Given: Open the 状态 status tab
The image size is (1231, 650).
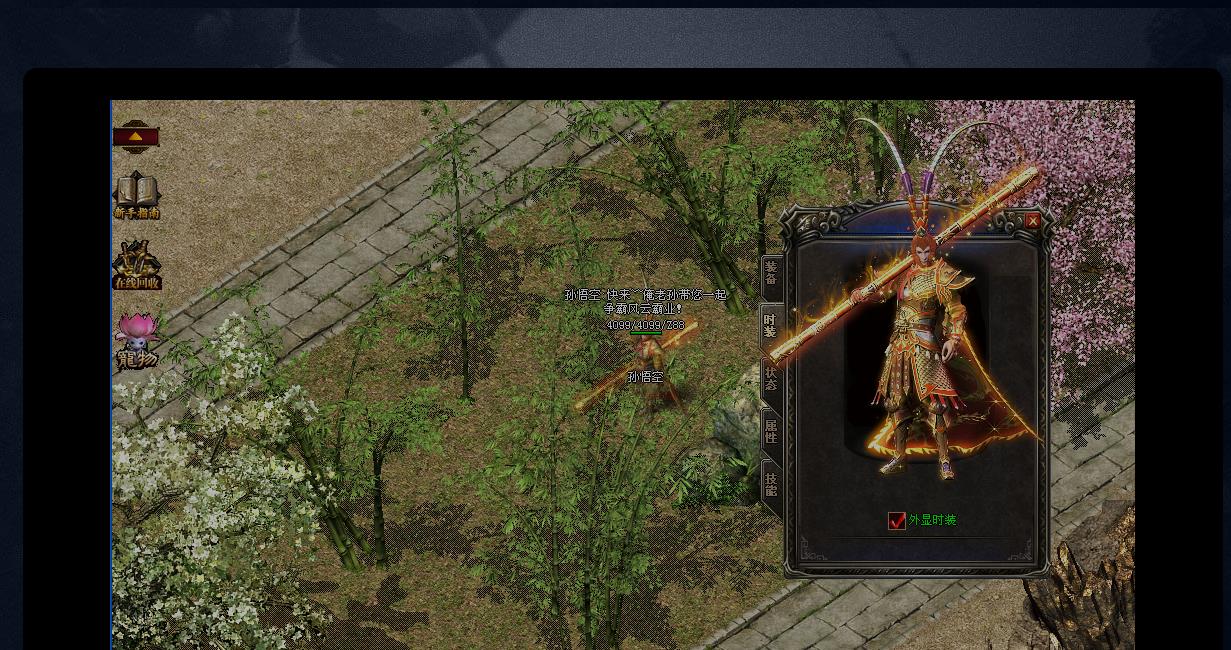Looking at the screenshot, I should tap(771, 379).
